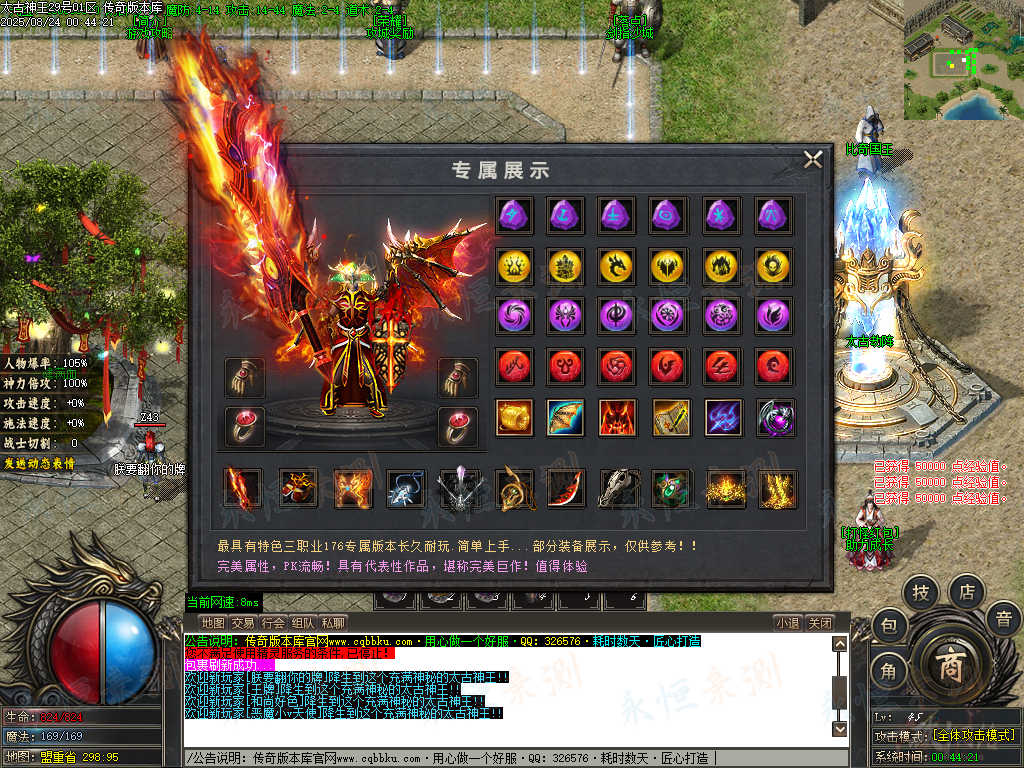This screenshot has height=768, width=1024.
Task: Select the horned beast skull item slot
Action: [x=618, y=488]
